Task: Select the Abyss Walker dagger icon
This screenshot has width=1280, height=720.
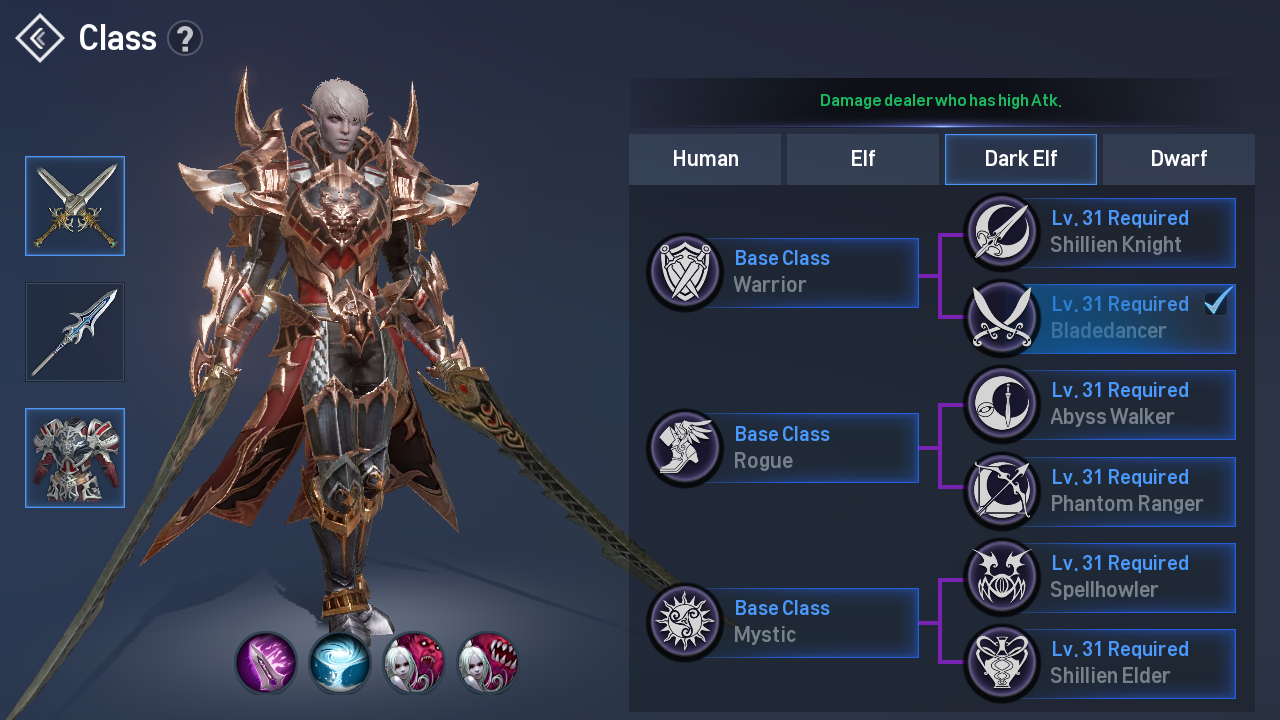Action: coord(1002,404)
